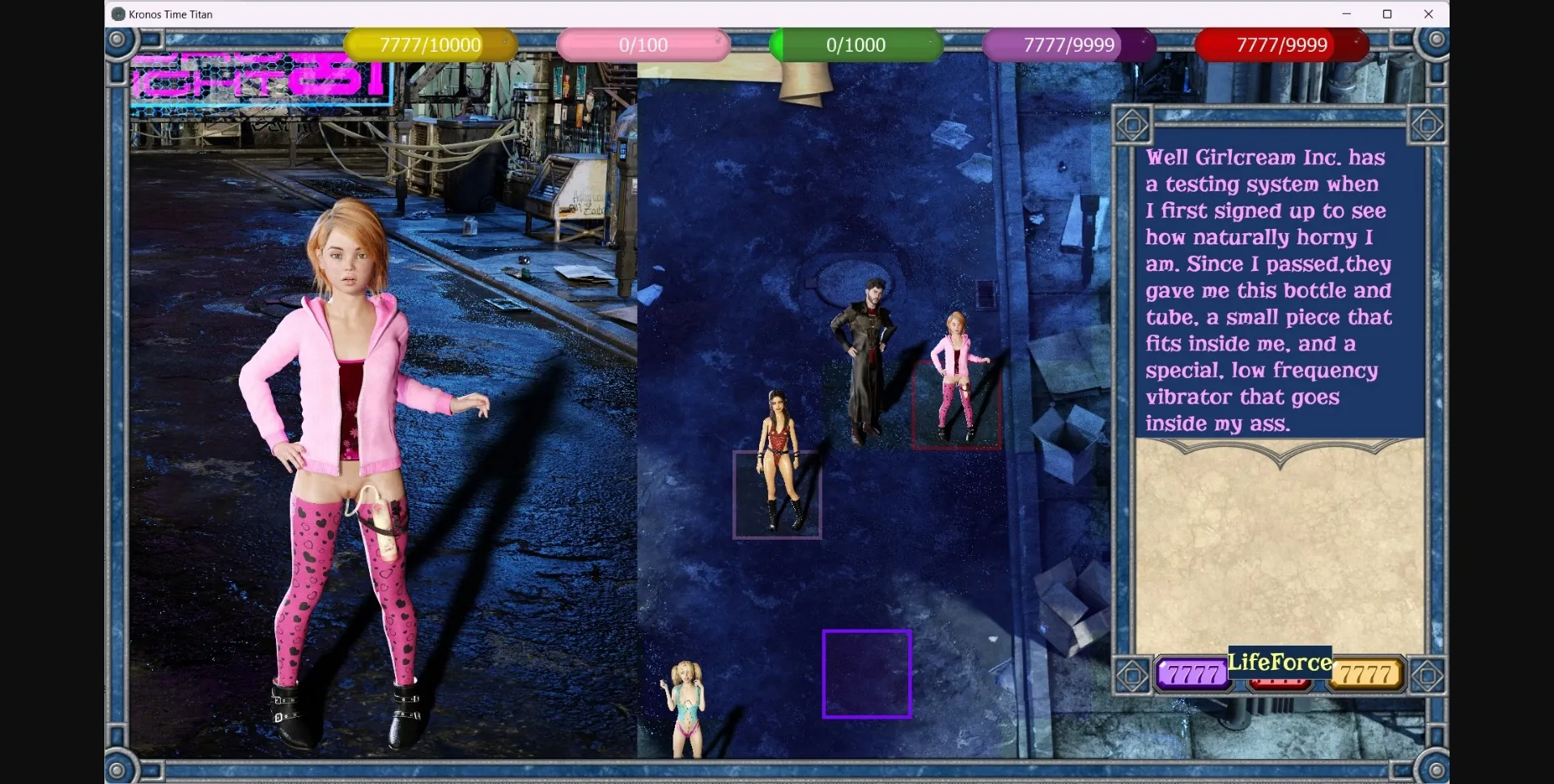Click the yellow 7777/10000 health capsule
This screenshot has width=1554, height=784.
430,45
